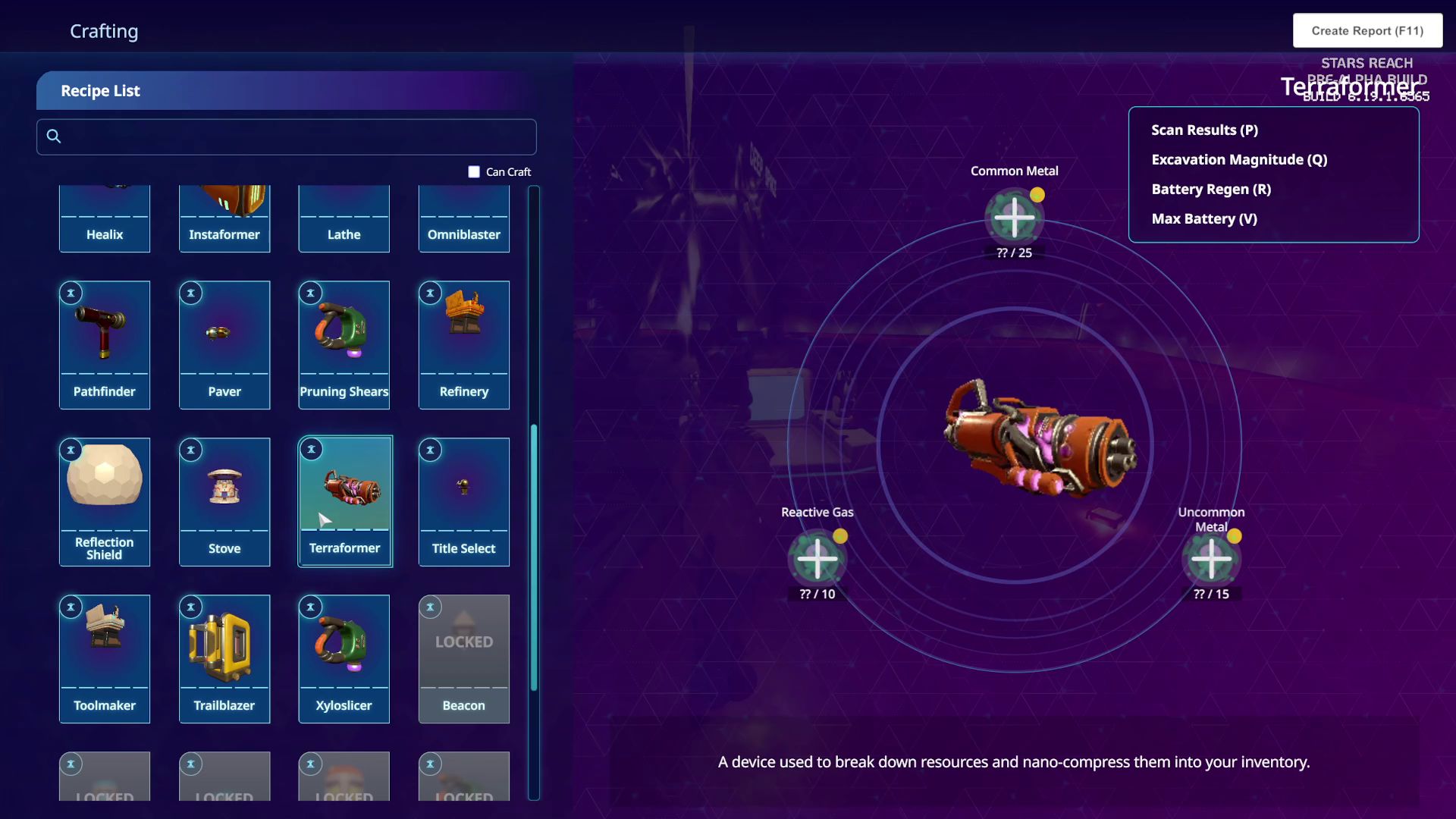
Task: Choose the Paver recipe tile
Action: [x=224, y=345]
